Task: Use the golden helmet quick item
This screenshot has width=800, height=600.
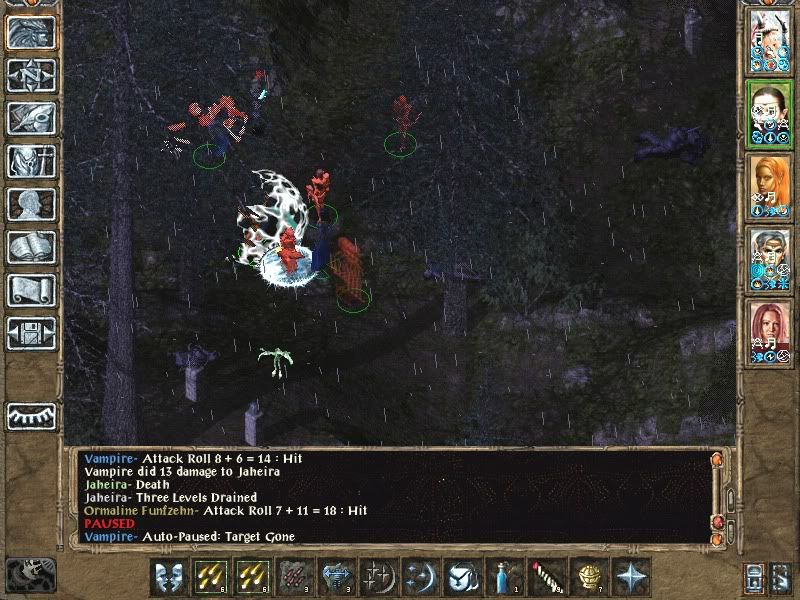Action: [x=588, y=578]
